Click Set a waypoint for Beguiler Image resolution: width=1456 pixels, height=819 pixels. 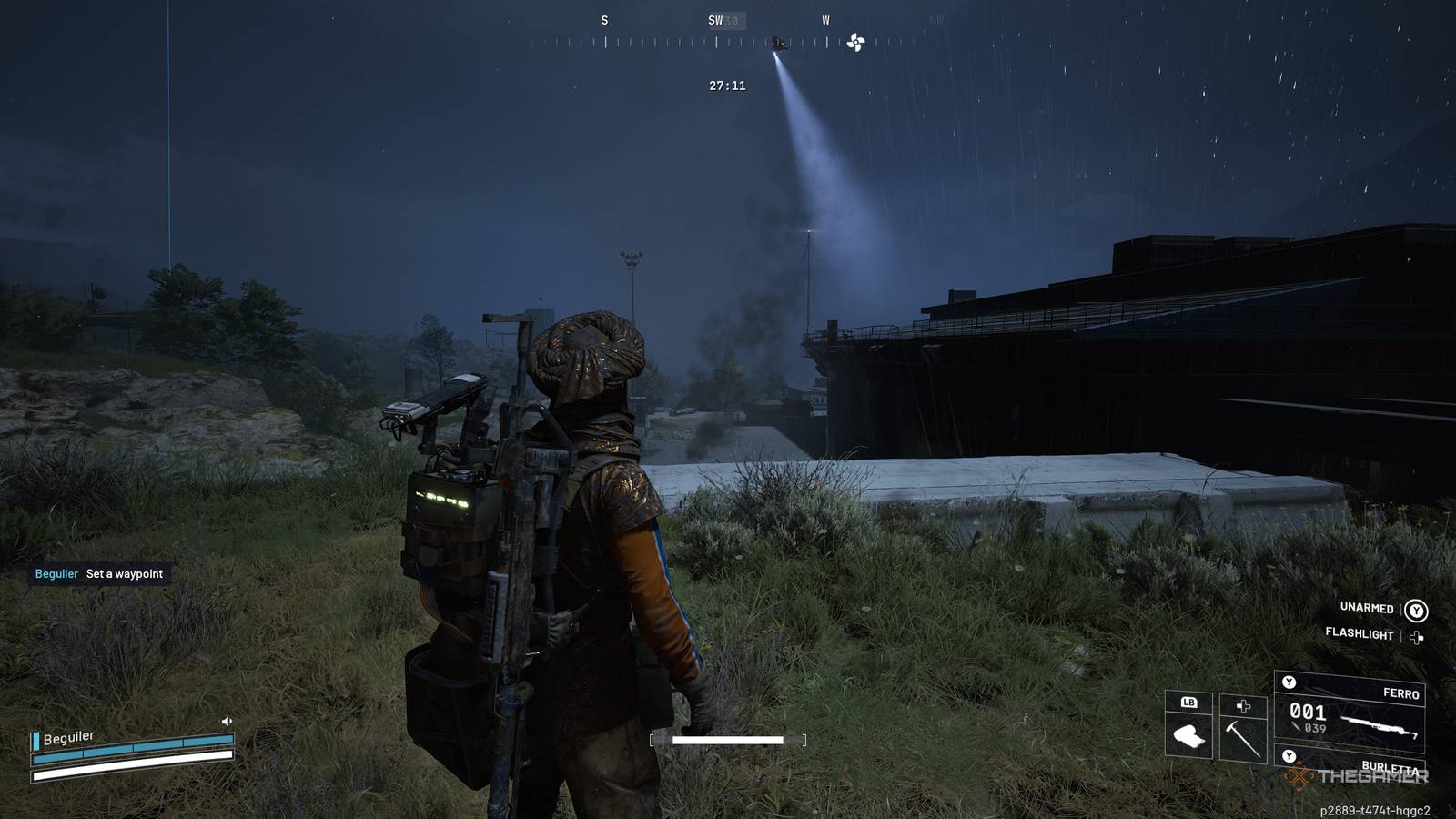(x=124, y=574)
